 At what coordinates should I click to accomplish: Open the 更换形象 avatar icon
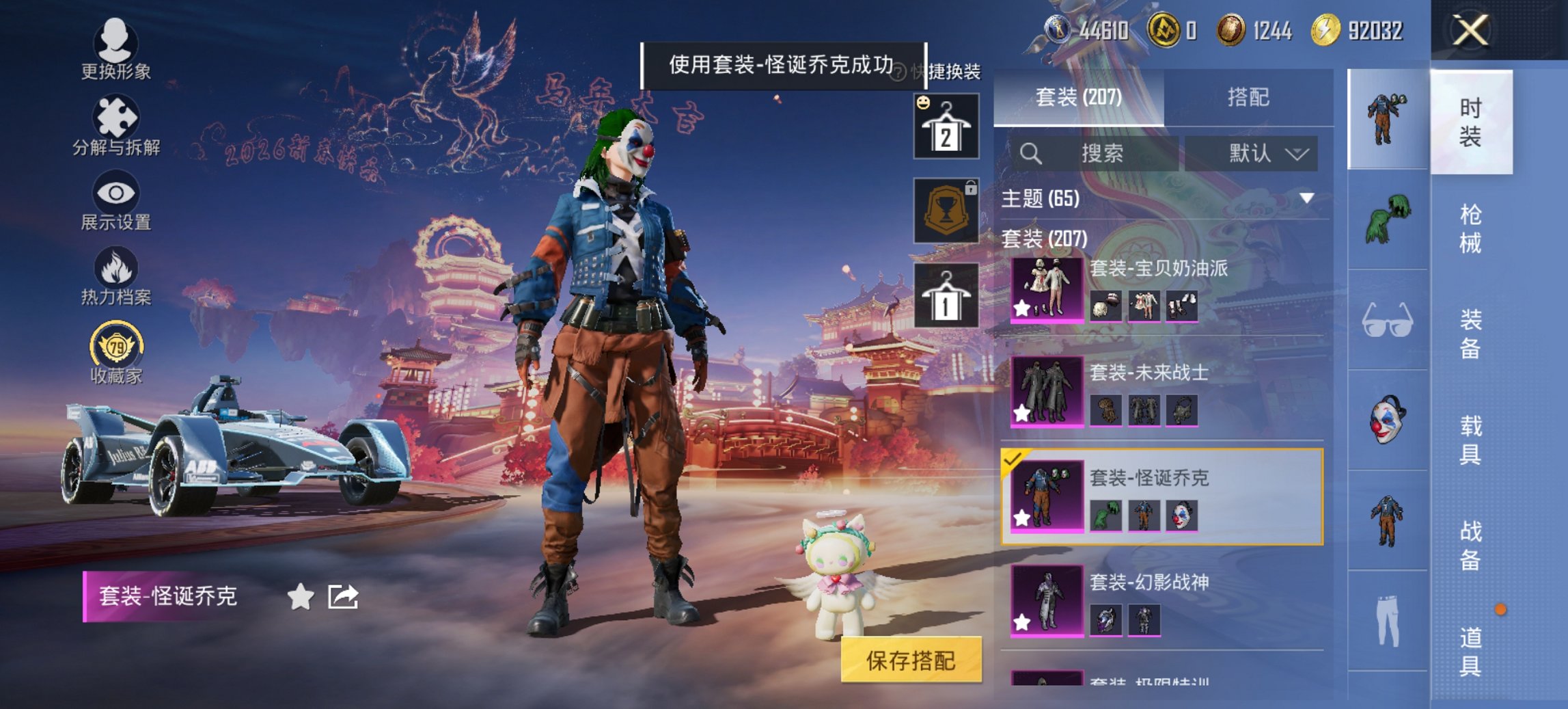click(x=116, y=42)
